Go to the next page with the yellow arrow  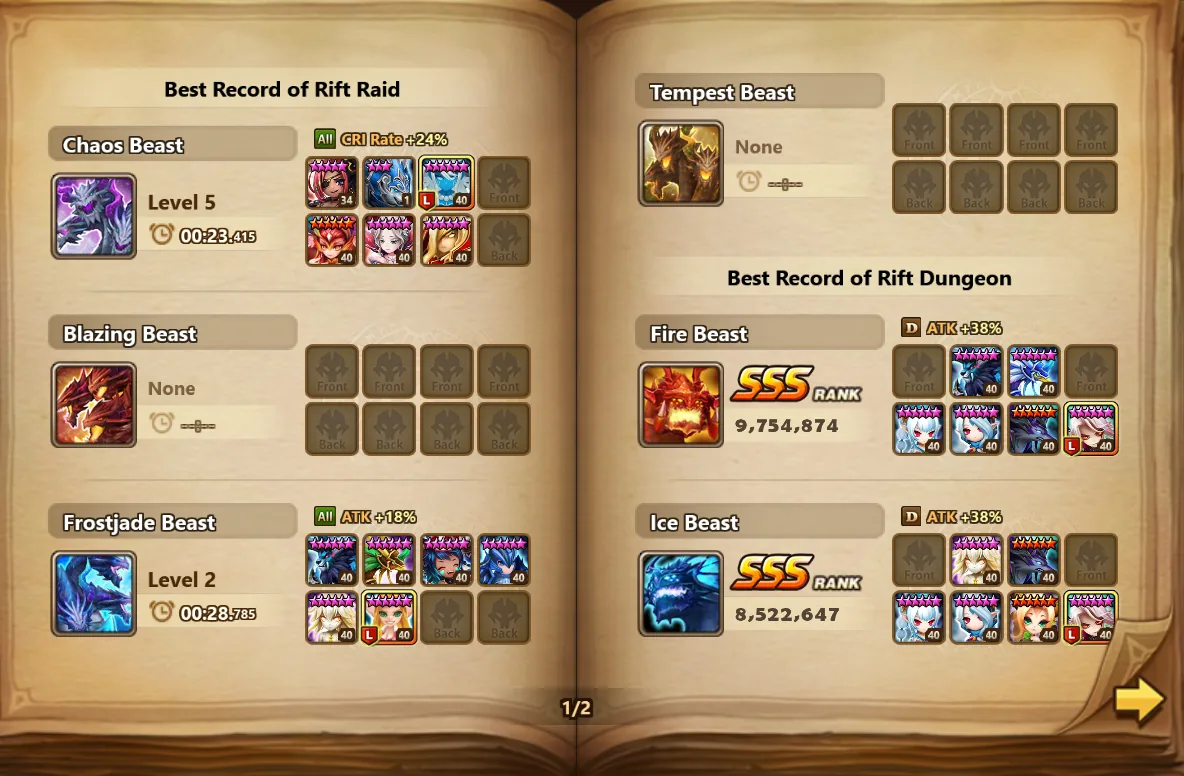(1139, 700)
